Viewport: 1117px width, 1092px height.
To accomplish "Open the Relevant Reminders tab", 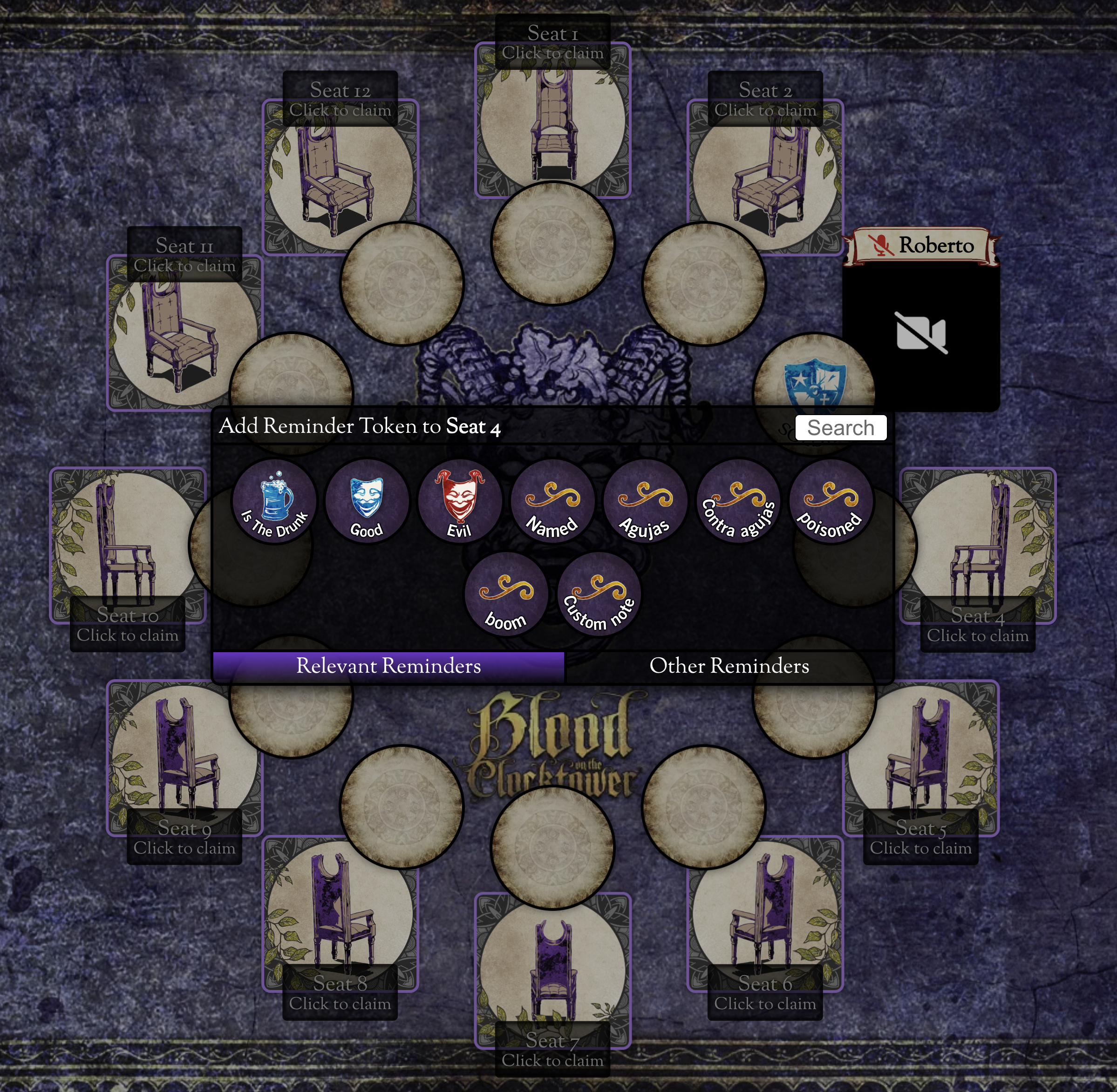I will coord(388,666).
